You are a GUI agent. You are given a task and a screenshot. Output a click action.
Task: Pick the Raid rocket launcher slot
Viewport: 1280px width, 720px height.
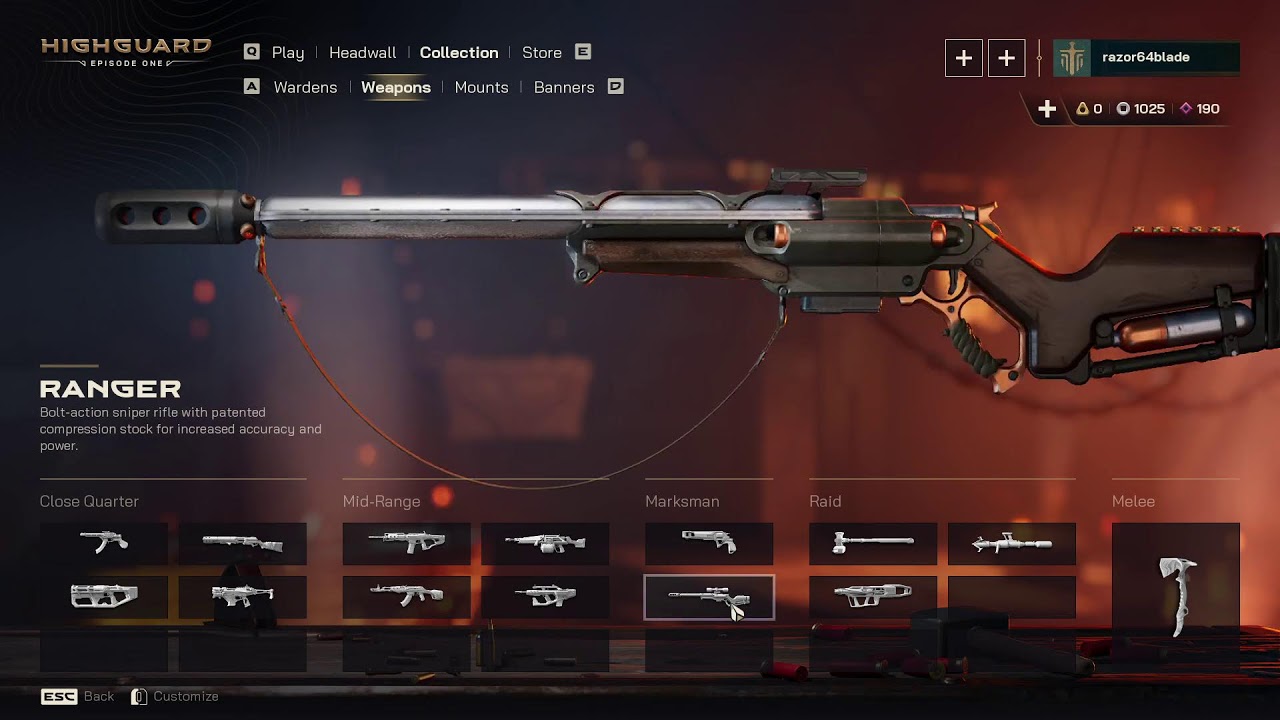(1012, 543)
